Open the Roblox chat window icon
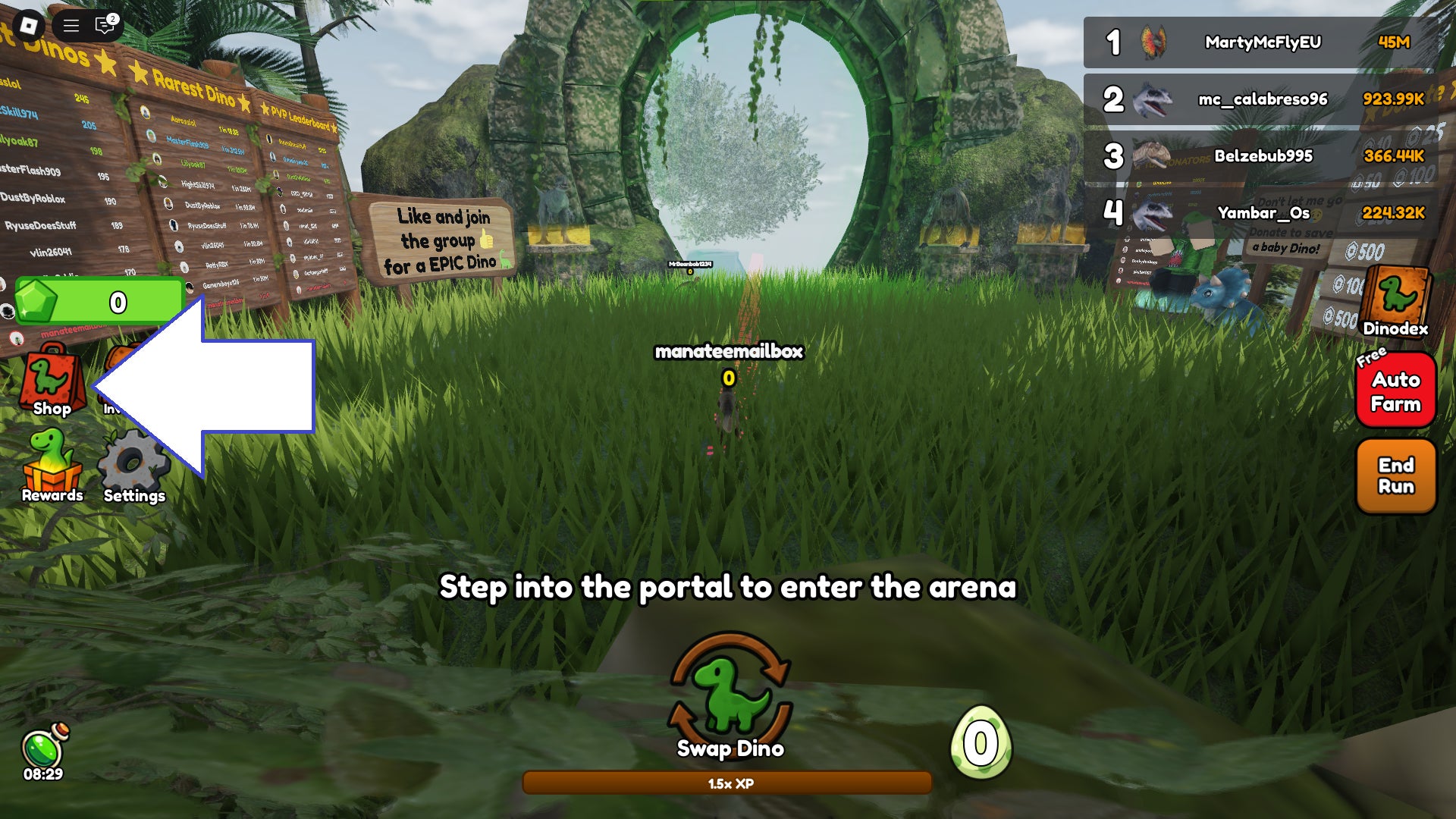The width and height of the screenshot is (1456, 819). 105,26
